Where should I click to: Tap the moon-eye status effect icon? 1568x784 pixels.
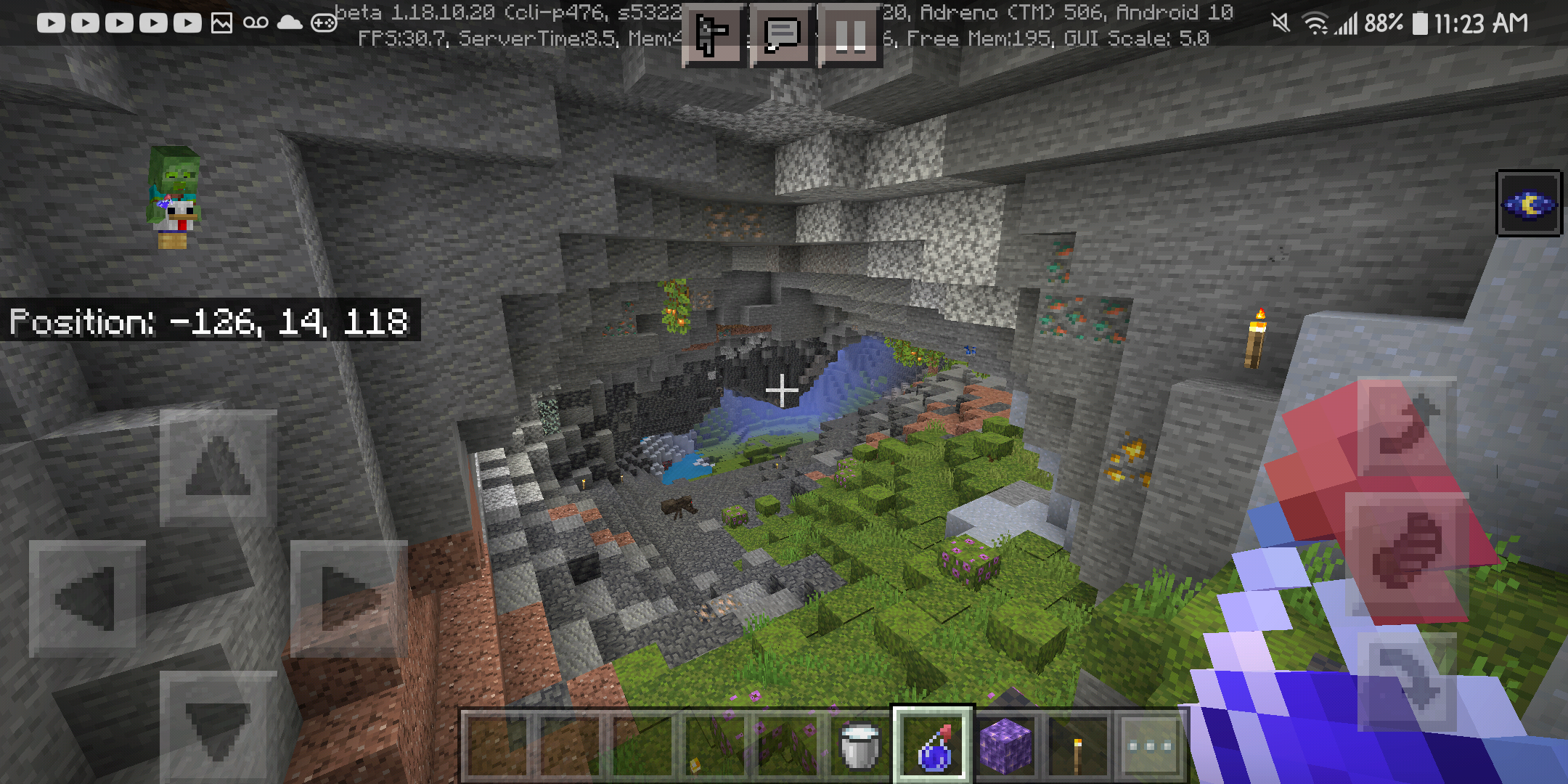(1529, 204)
